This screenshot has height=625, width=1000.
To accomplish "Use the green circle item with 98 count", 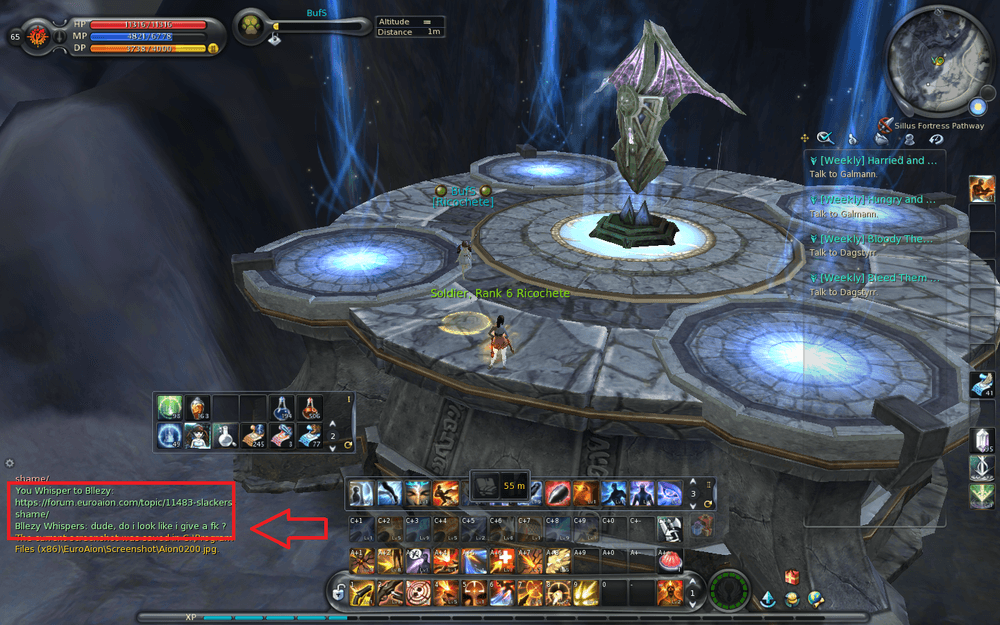I will coord(169,408).
